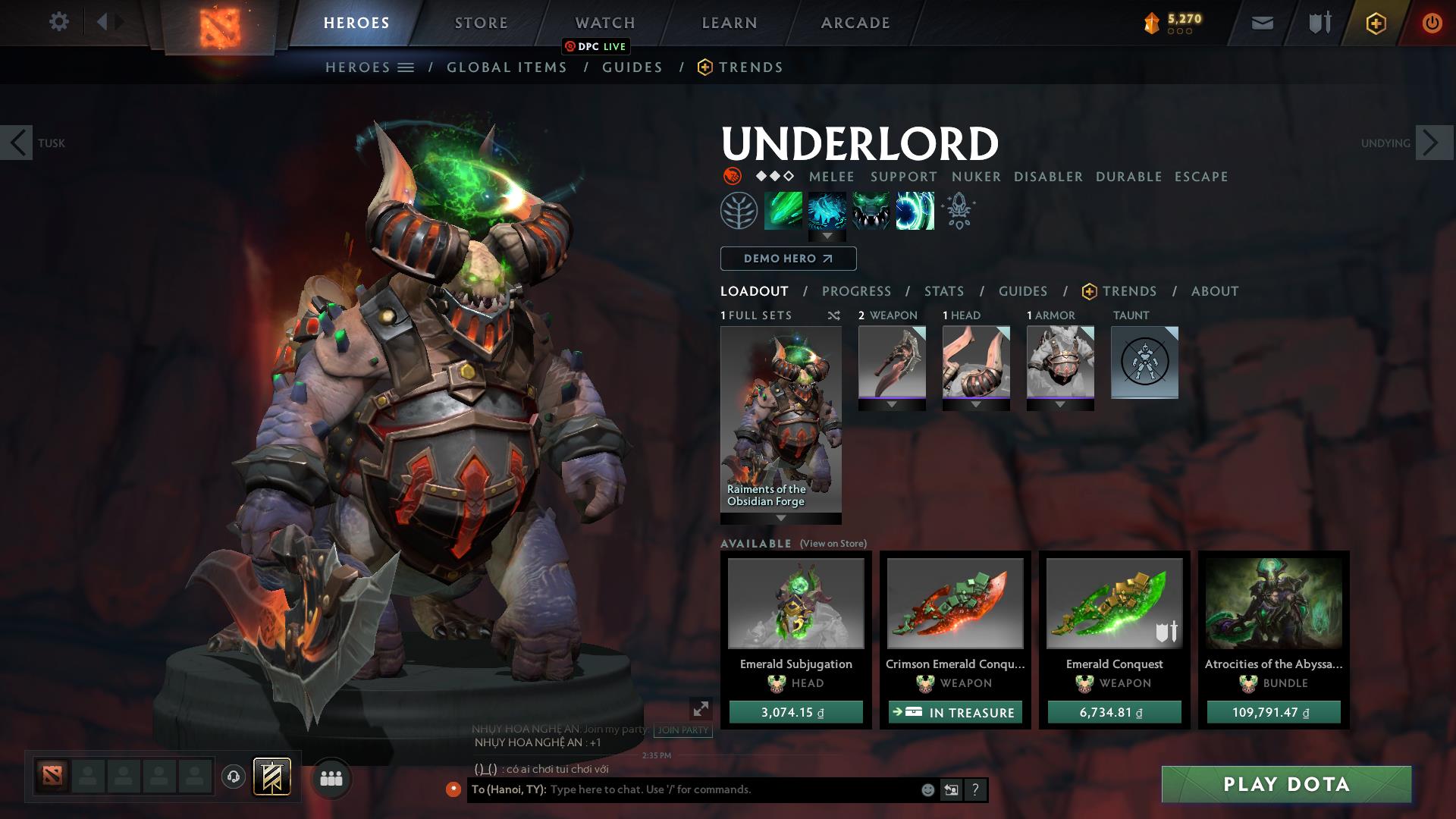Image resolution: width=1456 pixels, height=819 pixels.
Task: Open the voice chat headset icon
Action: tap(234, 778)
